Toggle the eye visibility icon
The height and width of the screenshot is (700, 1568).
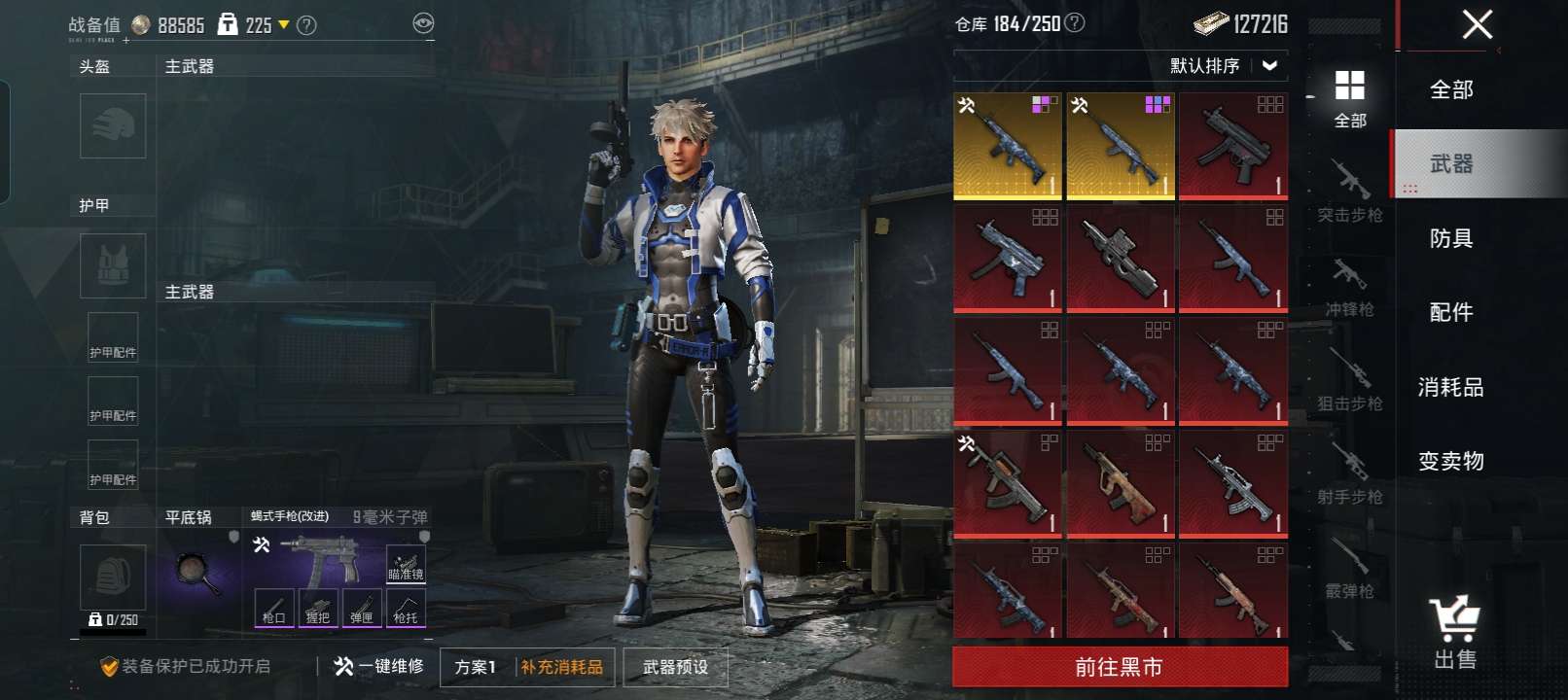pyautogui.click(x=423, y=23)
